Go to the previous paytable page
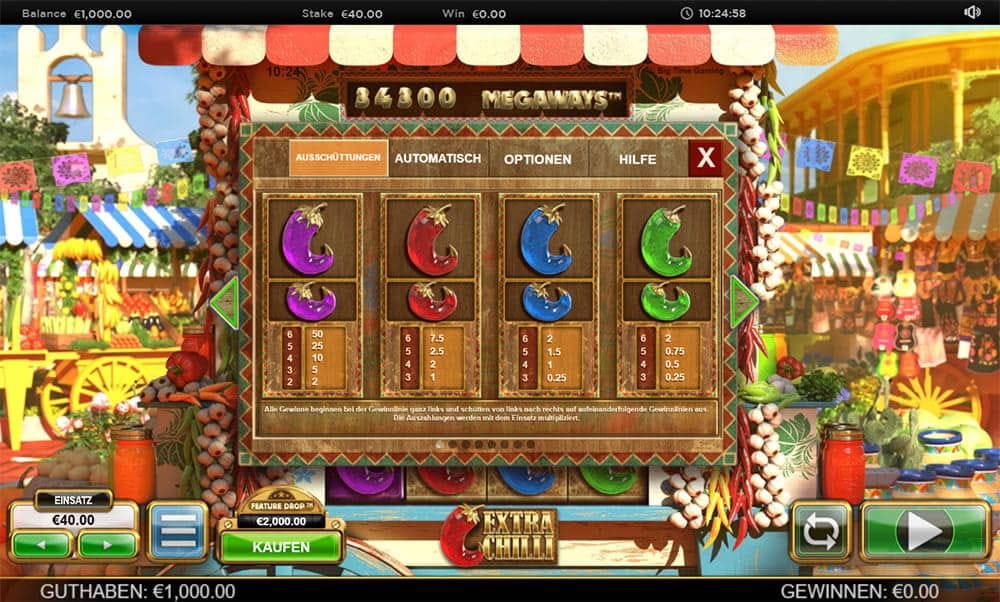This screenshot has height=602, width=1000. click(x=224, y=301)
